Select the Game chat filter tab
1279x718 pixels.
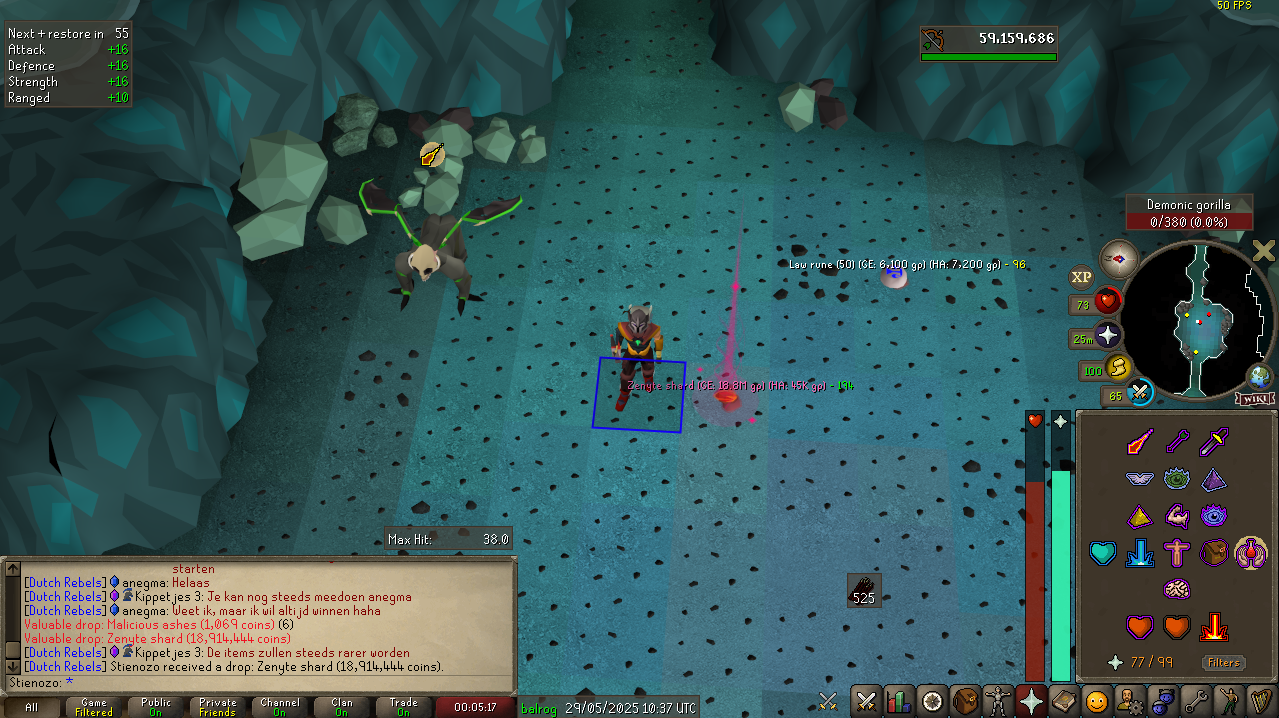click(x=94, y=707)
